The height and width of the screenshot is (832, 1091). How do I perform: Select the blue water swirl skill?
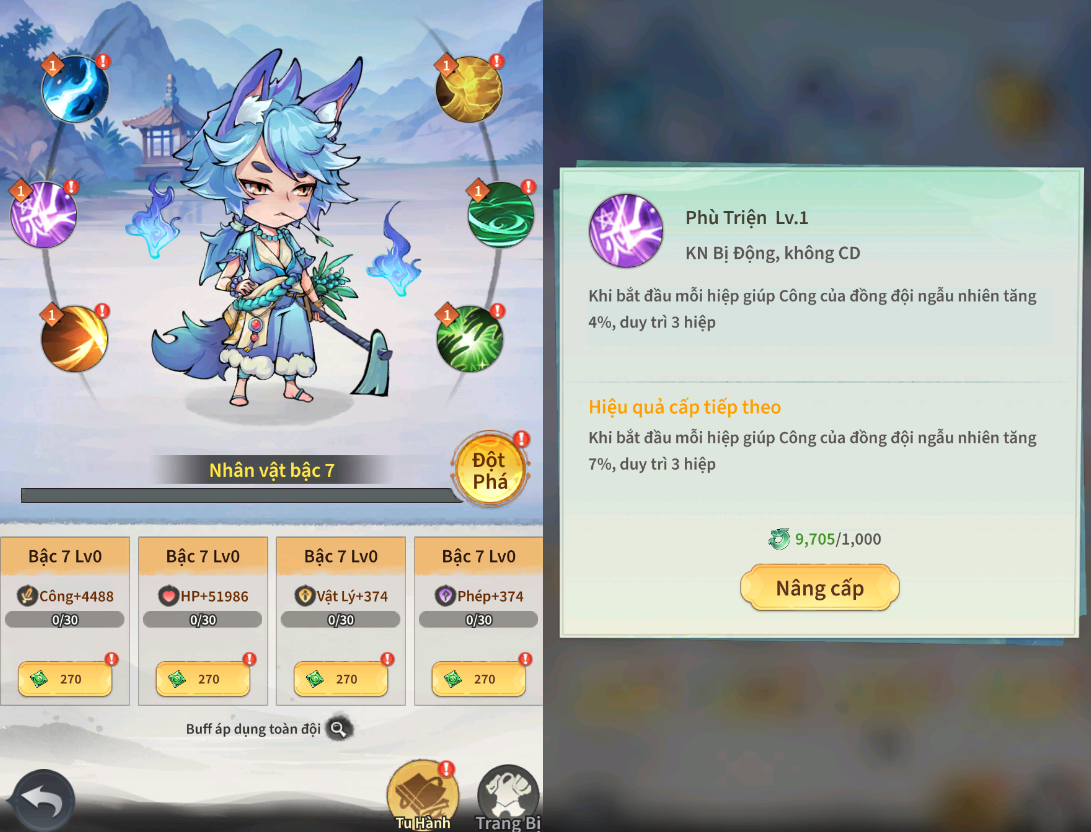pyautogui.click(x=75, y=89)
